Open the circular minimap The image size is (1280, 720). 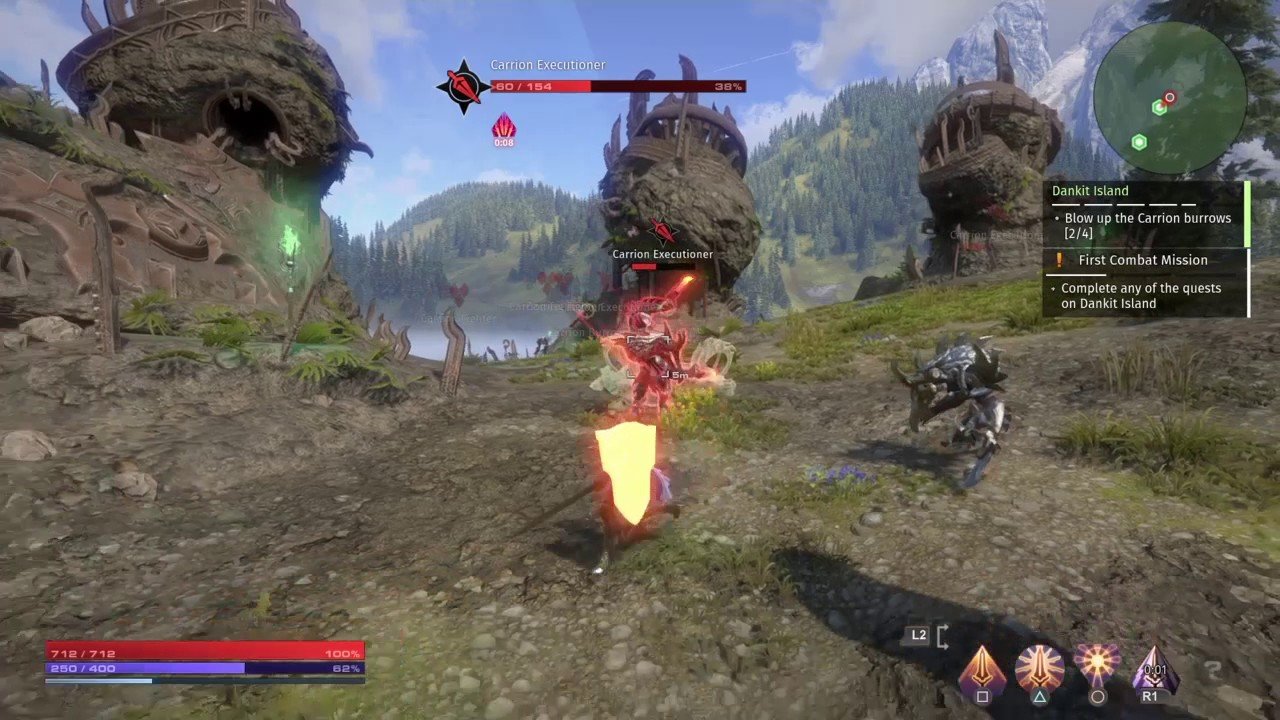point(1169,97)
